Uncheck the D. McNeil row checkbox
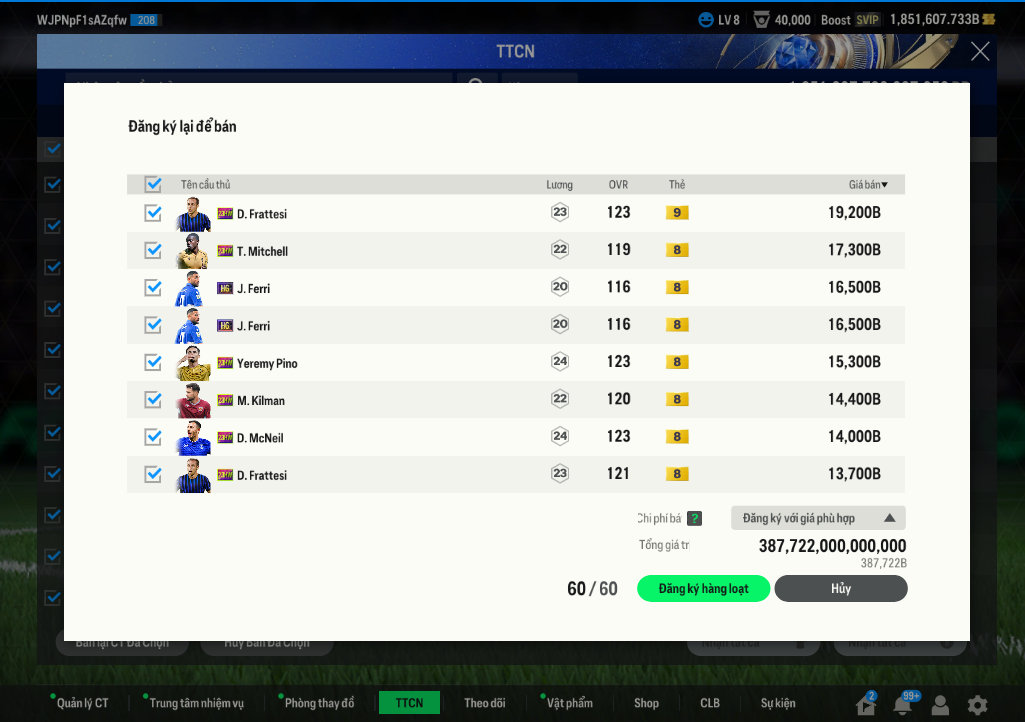The height and width of the screenshot is (722, 1025). [153, 437]
